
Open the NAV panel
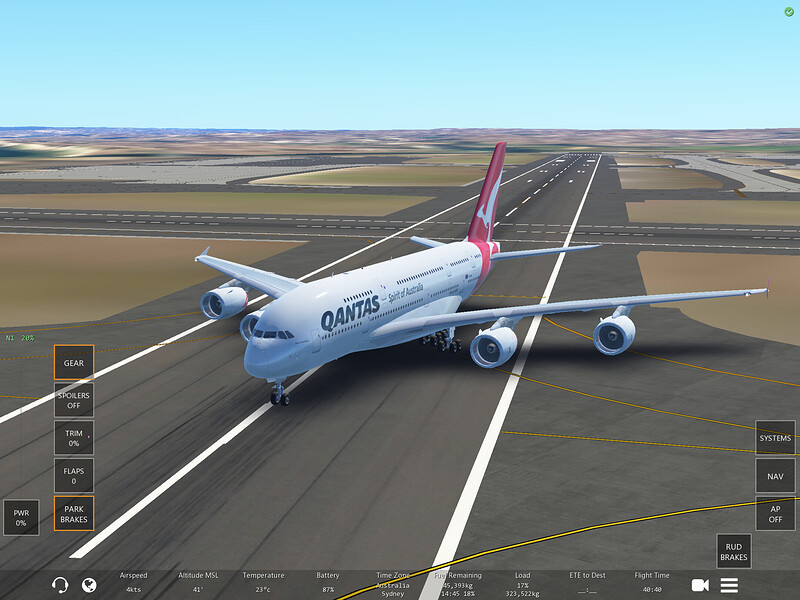(x=775, y=476)
